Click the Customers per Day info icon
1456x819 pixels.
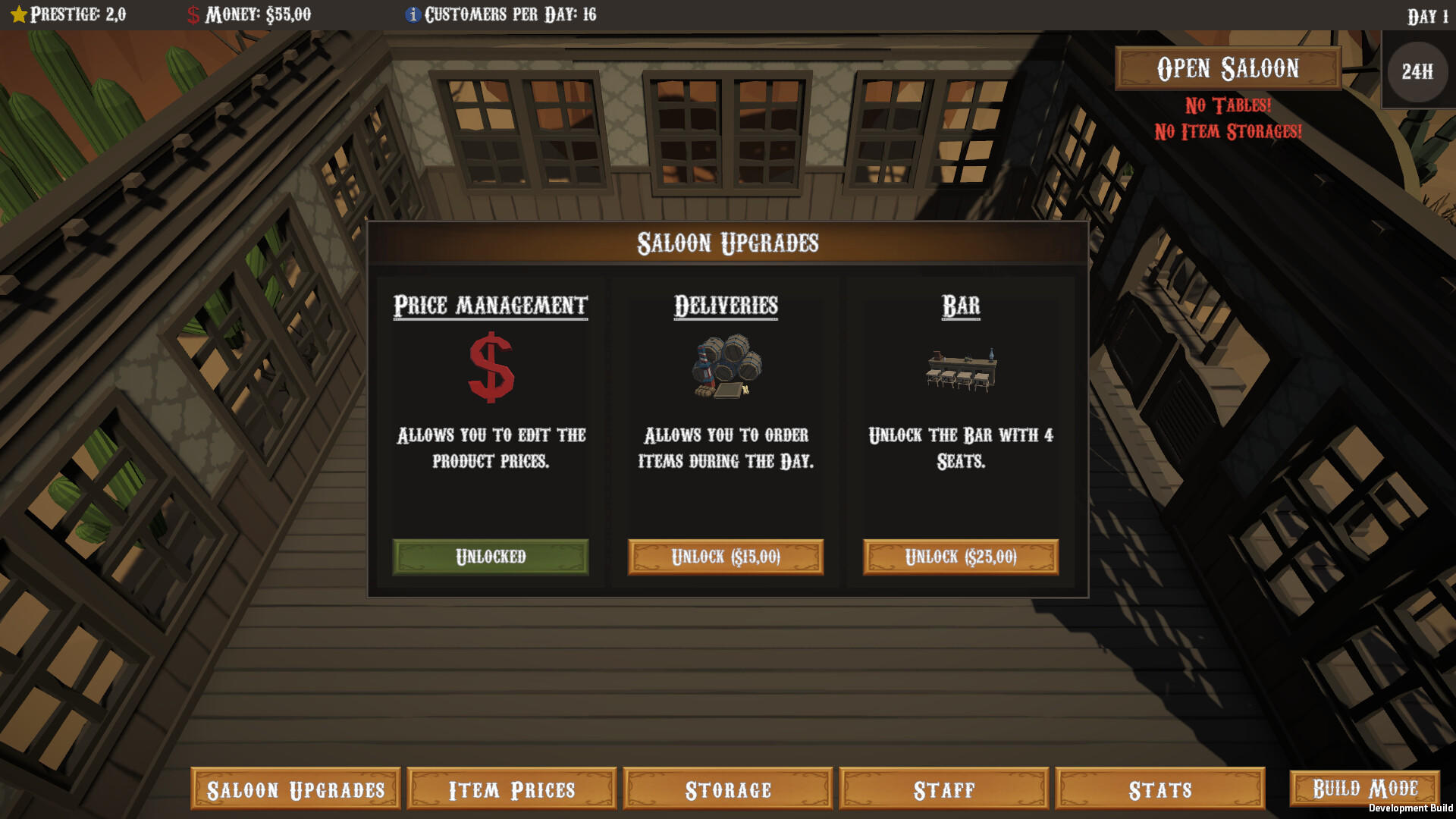click(x=413, y=13)
